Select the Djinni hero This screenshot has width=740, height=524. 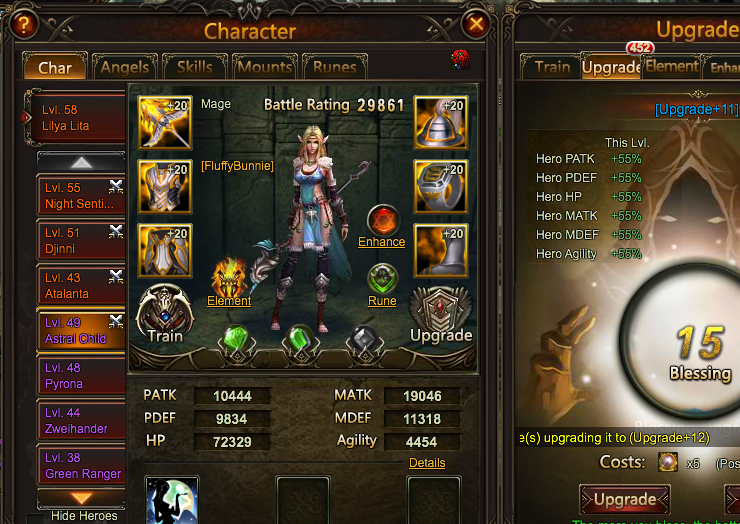[x=80, y=241]
